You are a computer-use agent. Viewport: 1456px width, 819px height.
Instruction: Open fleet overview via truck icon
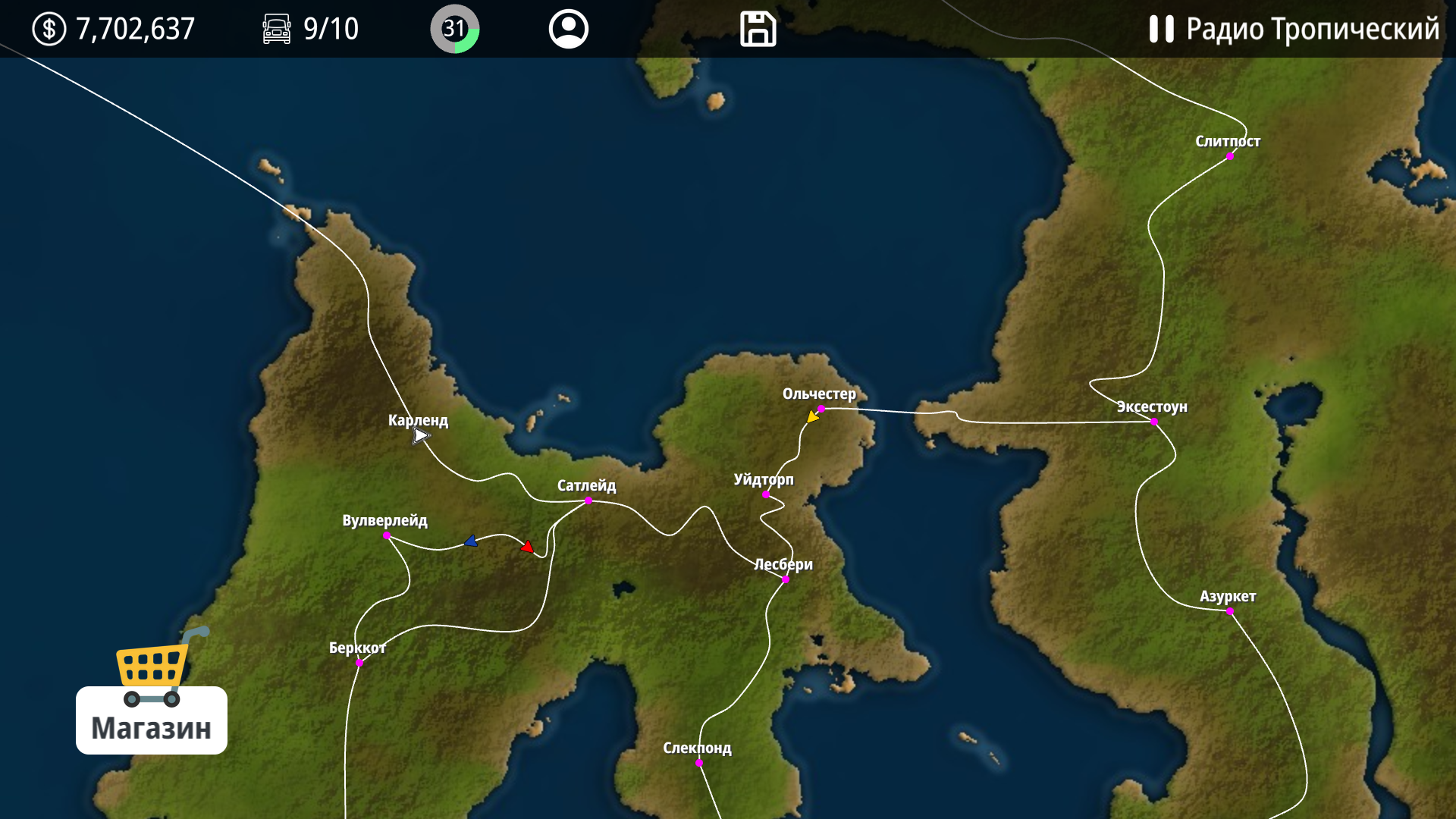[x=277, y=30]
